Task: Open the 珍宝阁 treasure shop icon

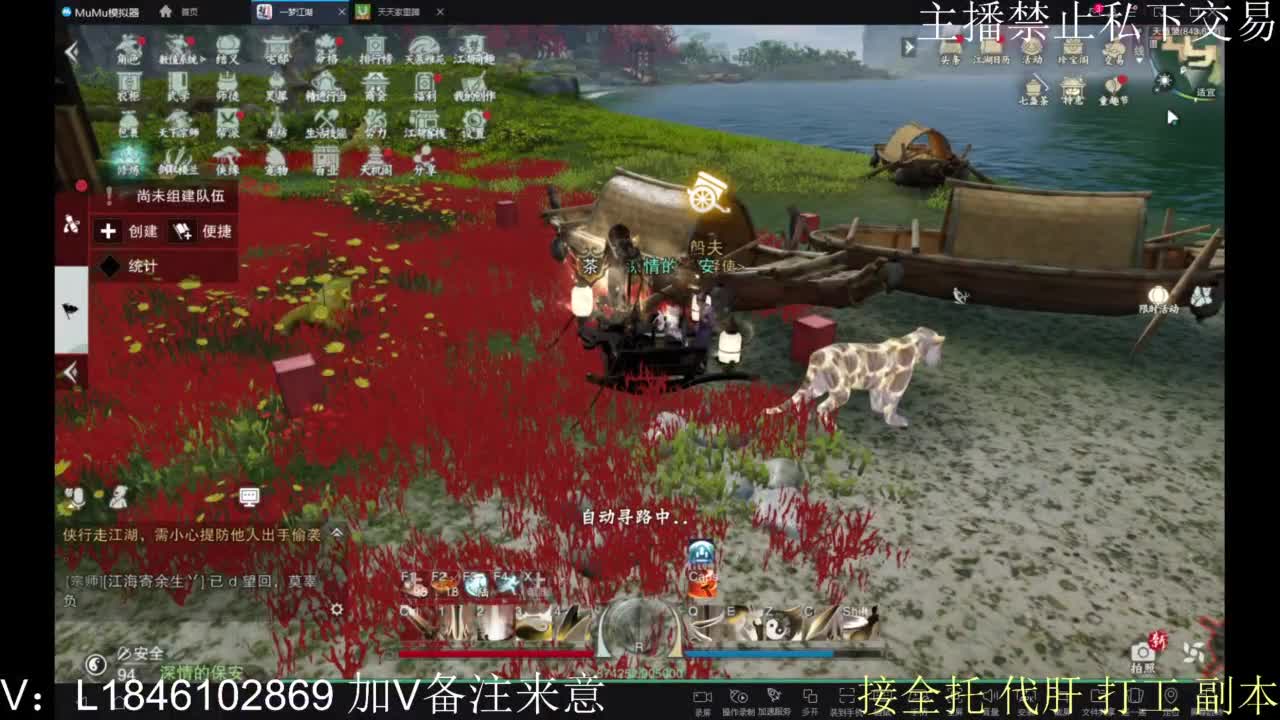Action: pos(1073,55)
